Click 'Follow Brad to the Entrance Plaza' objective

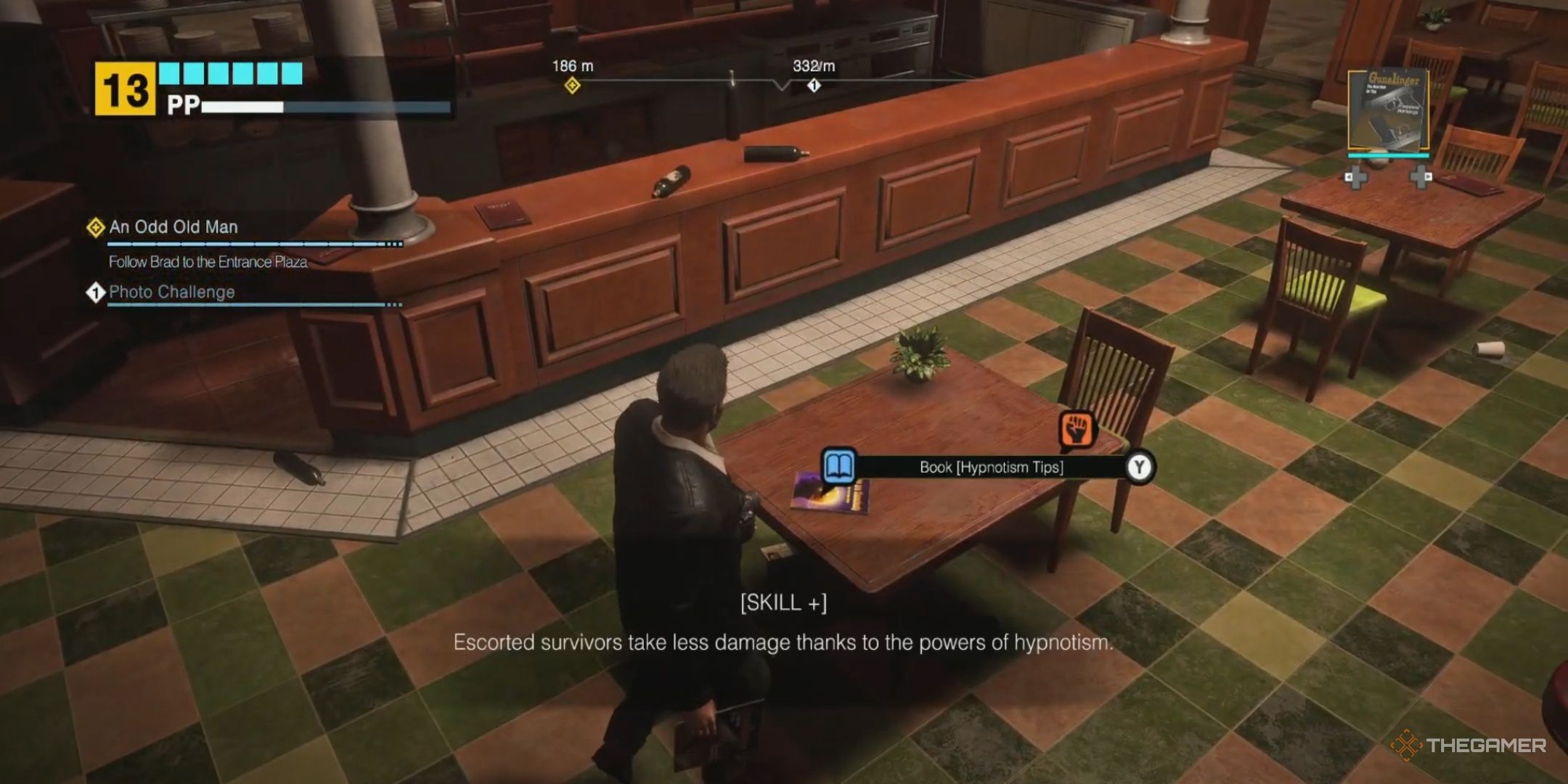(208, 263)
